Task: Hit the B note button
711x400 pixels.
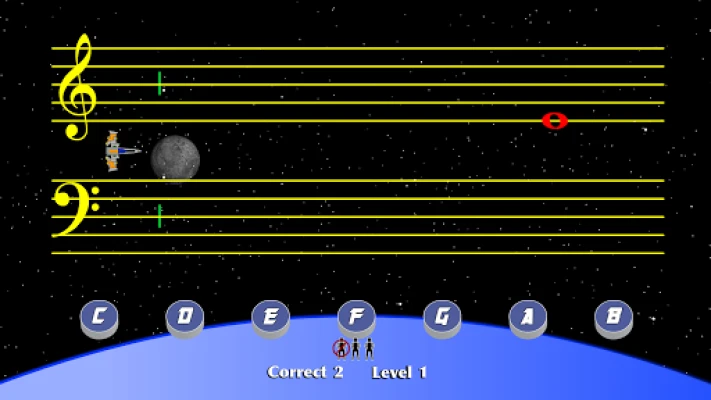Action: [613, 317]
